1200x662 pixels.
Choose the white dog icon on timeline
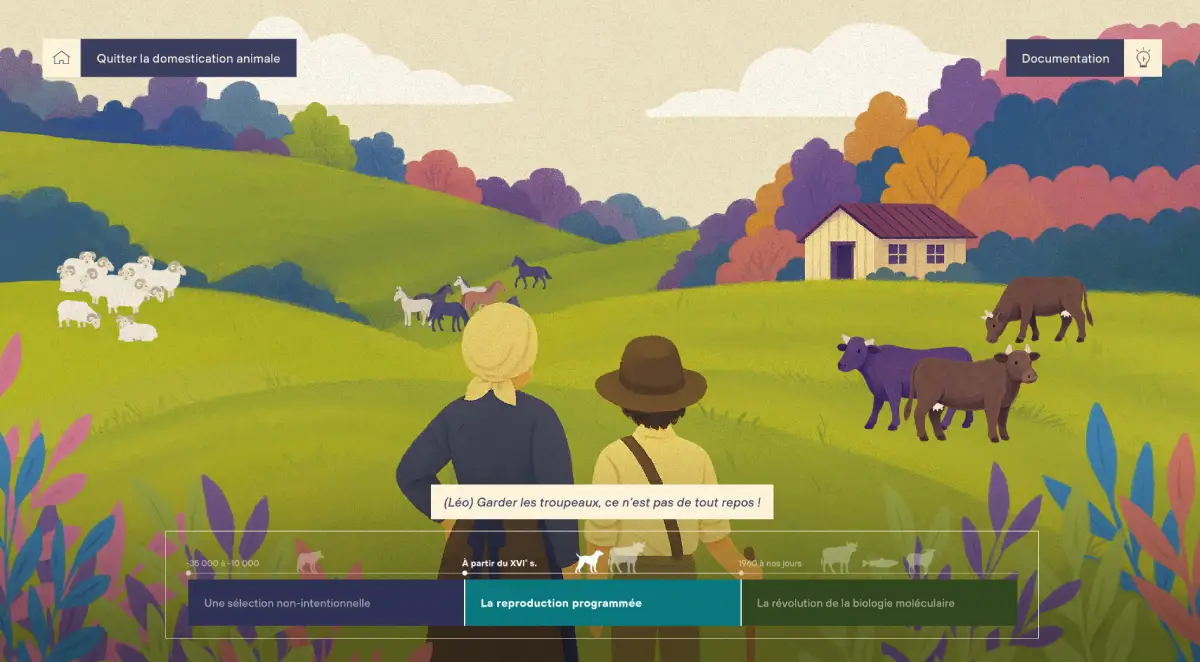point(590,561)
